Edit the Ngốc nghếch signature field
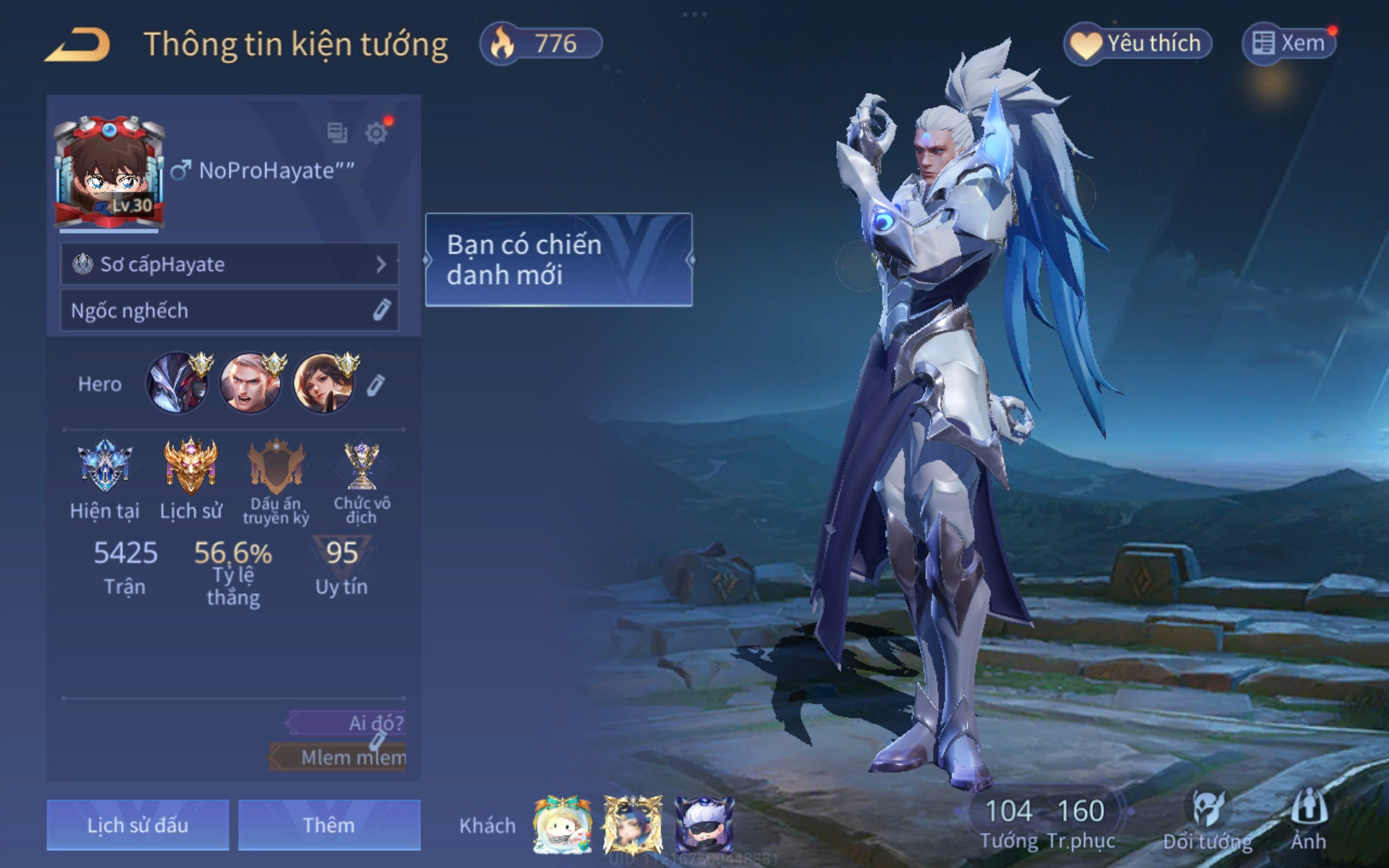 pyautogui.click(x=381, y=310)
